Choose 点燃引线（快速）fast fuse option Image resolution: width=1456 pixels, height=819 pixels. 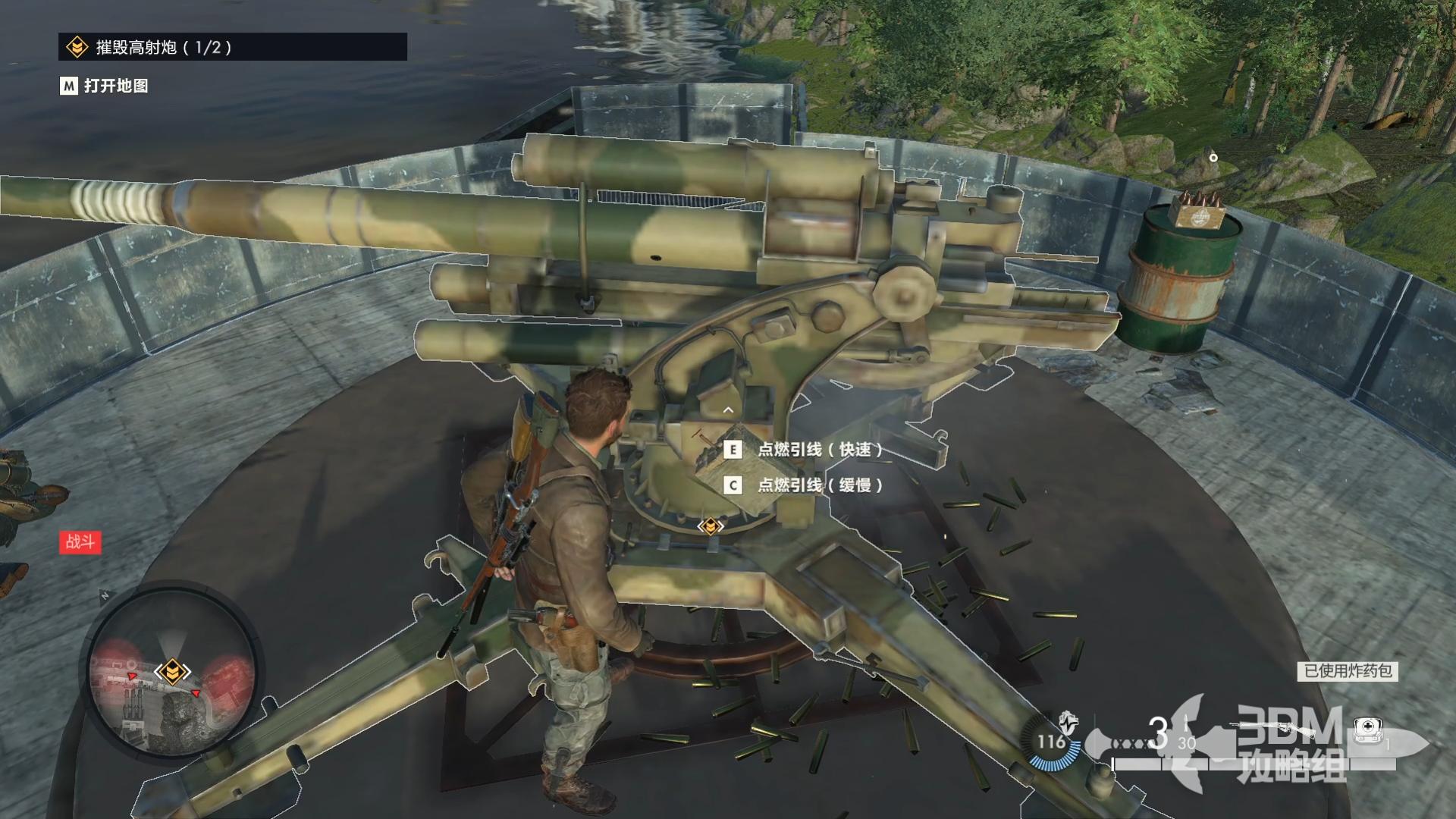click(x=819, y=450)
